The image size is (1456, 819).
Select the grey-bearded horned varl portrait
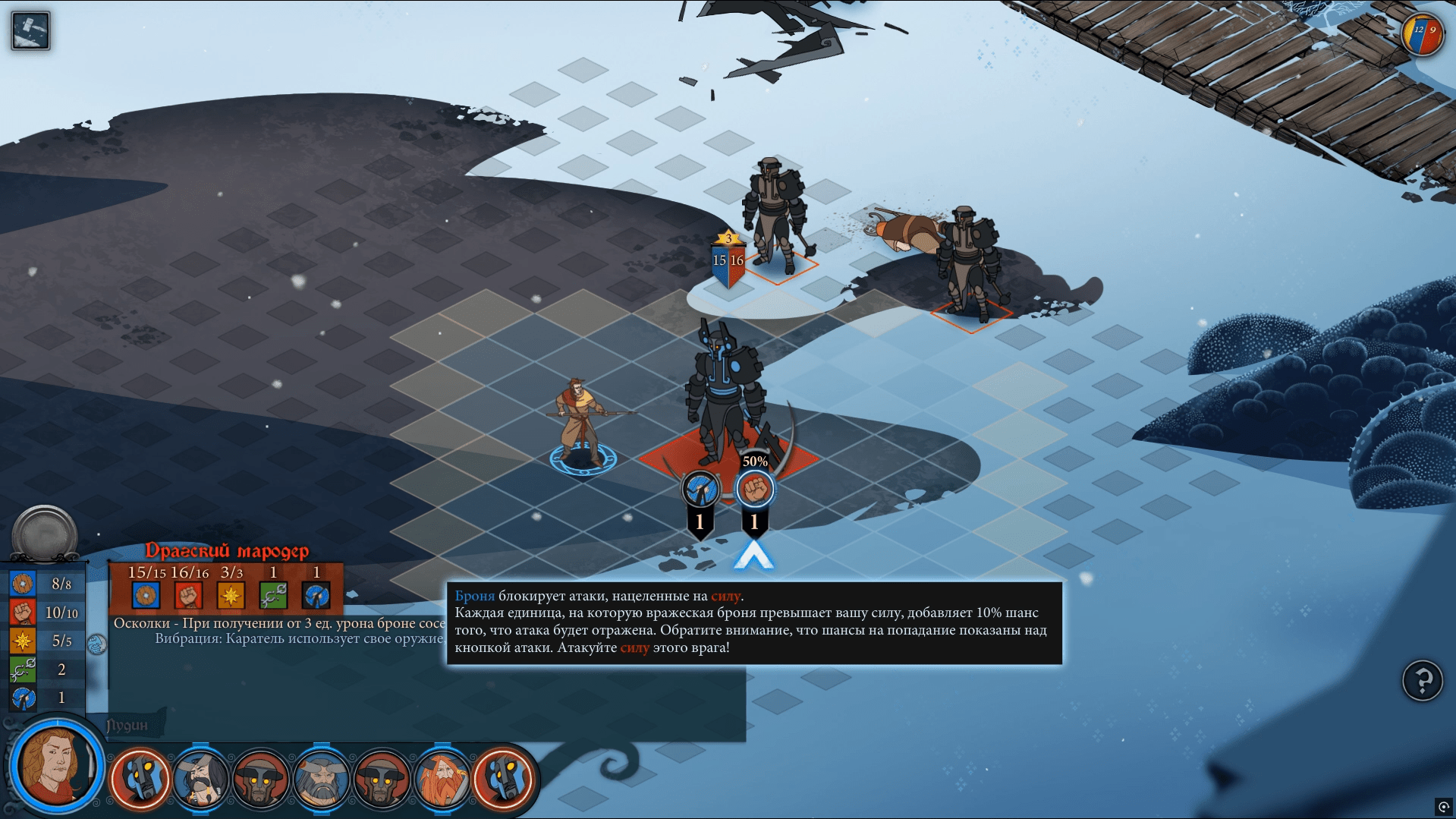tap(321, 779)
